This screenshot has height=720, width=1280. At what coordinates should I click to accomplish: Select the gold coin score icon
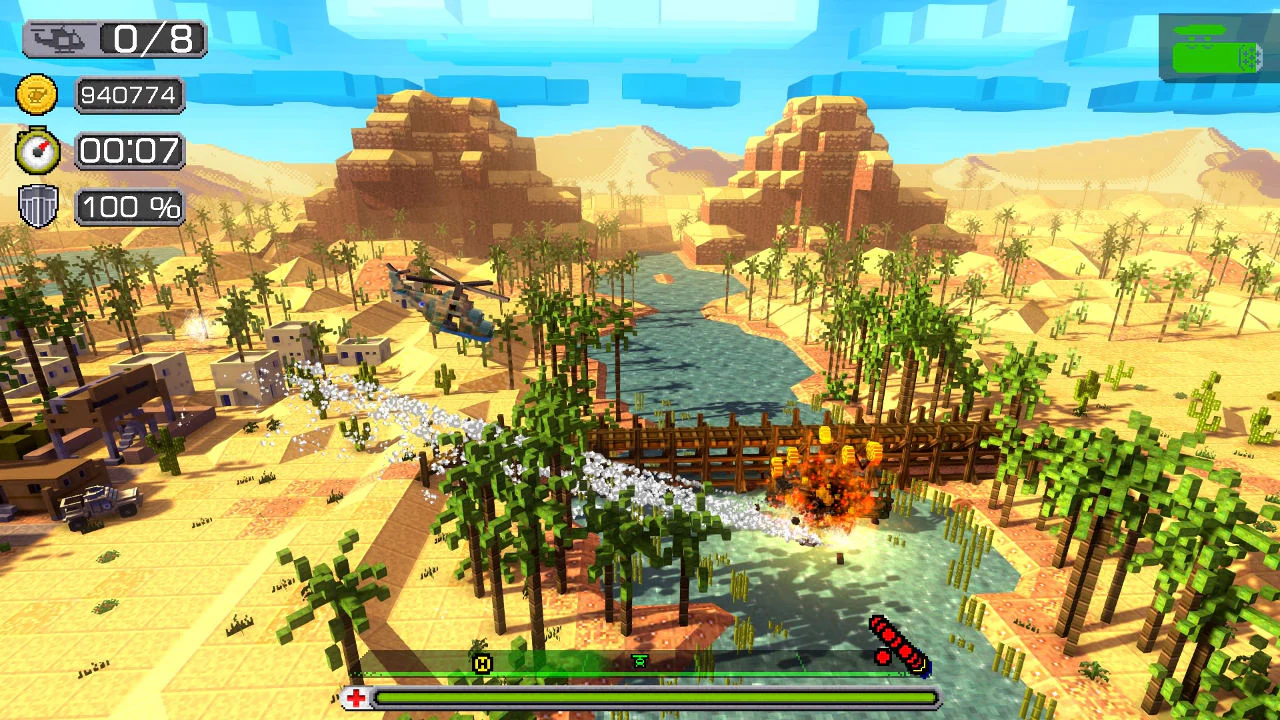37,94
